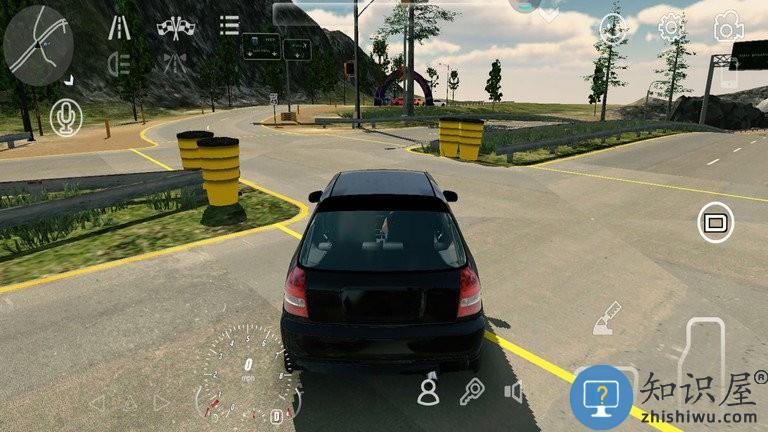Viewport: 768px width, 432px height.
Task: Sound the car horn
Action: tap(514, 391)
